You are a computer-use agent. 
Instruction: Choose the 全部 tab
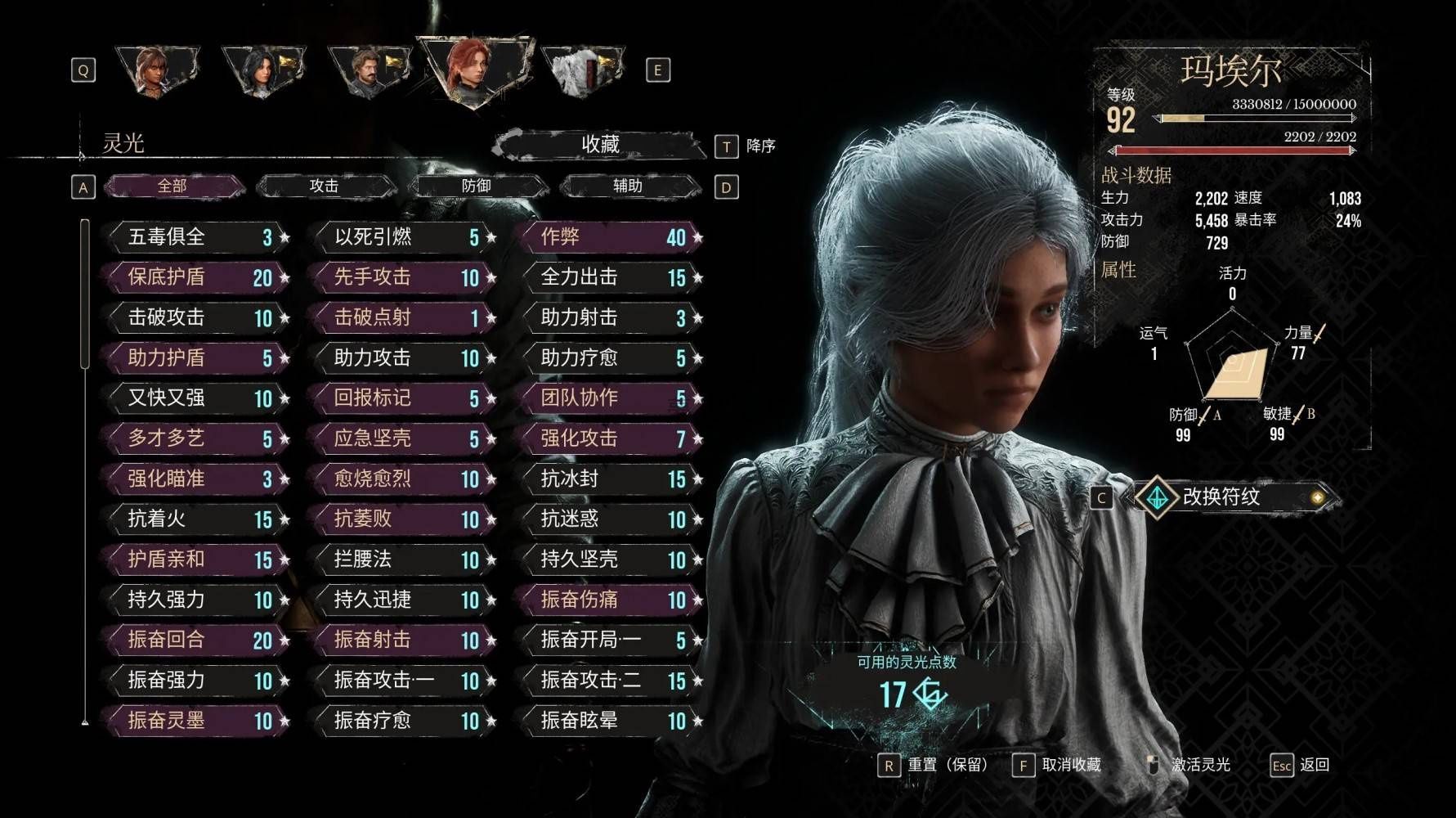point(172,187)
